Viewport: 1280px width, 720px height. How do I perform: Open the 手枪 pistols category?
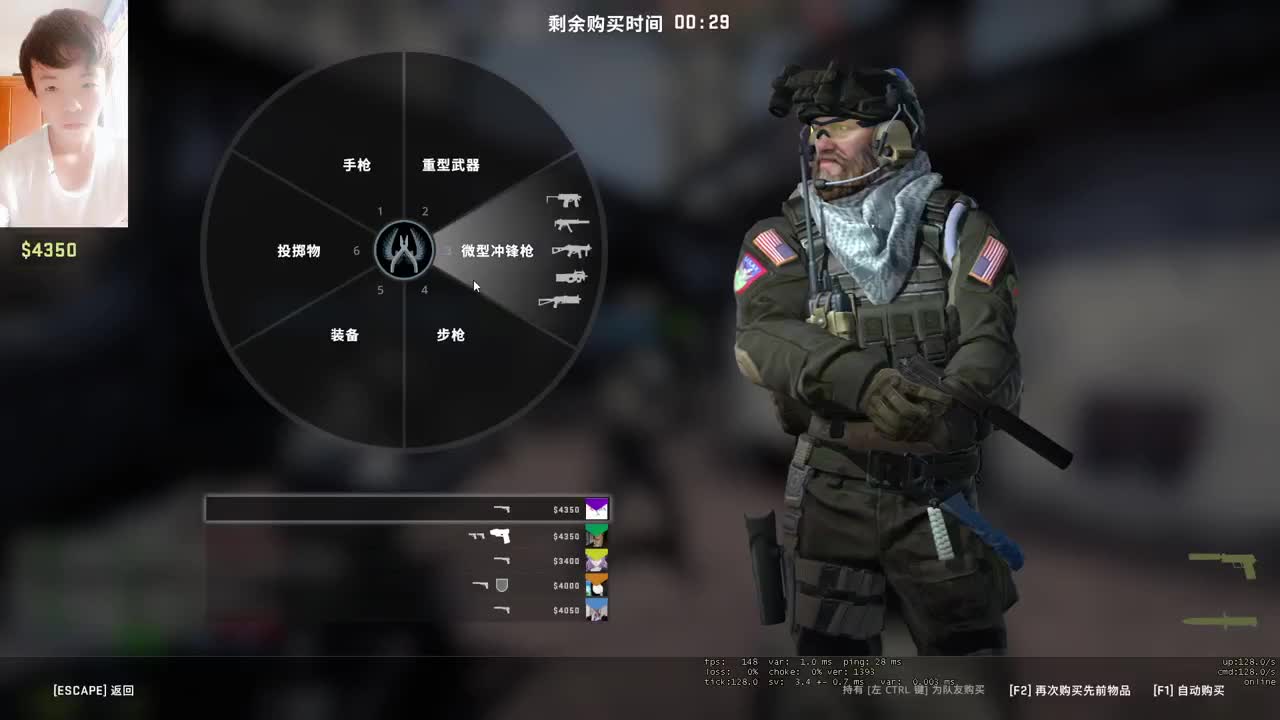[x=357, y=166]
